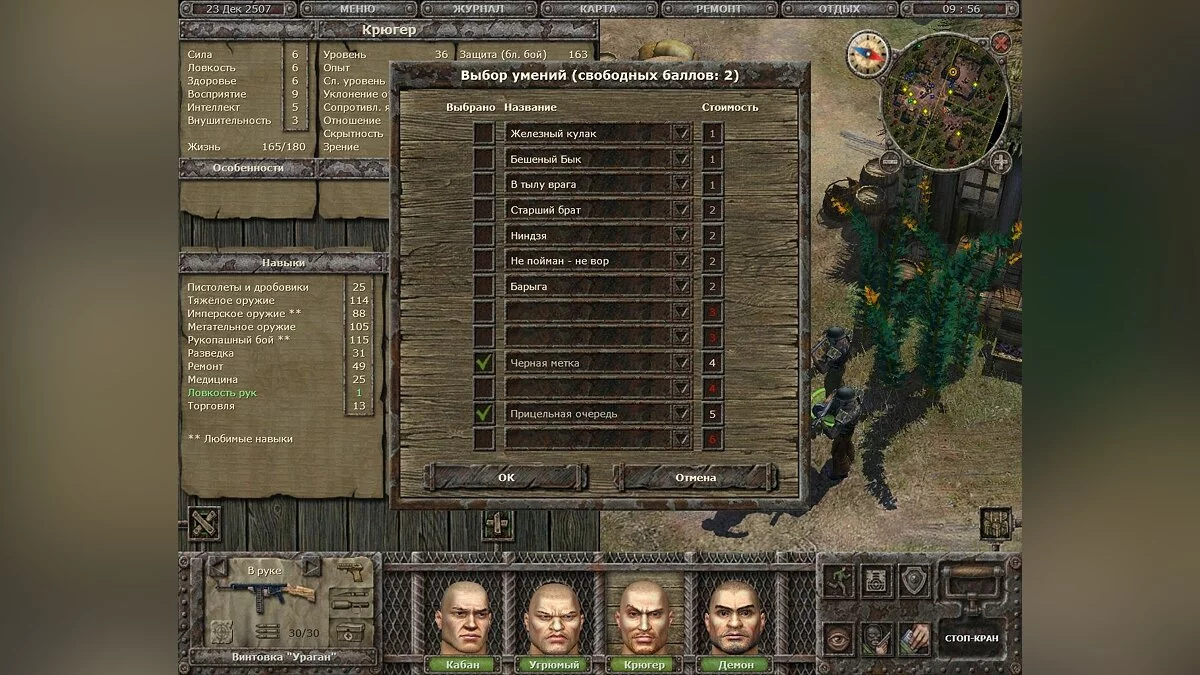The image size is (1200, 675).
Task: Open the КАРТА map screen
Action: (600, 9)
